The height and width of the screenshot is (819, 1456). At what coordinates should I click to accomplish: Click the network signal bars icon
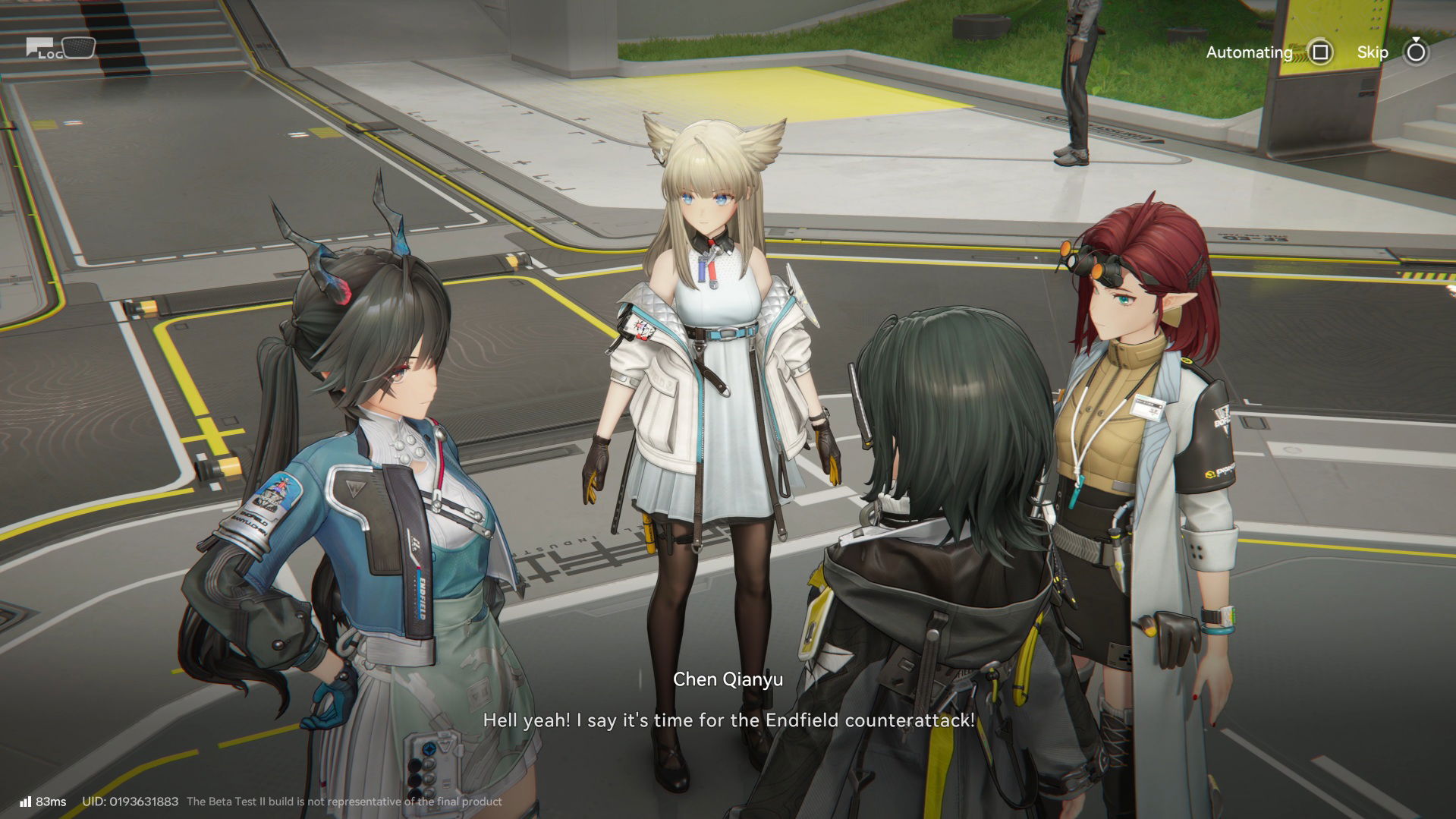pyautogui.click(x=27, y=801)
